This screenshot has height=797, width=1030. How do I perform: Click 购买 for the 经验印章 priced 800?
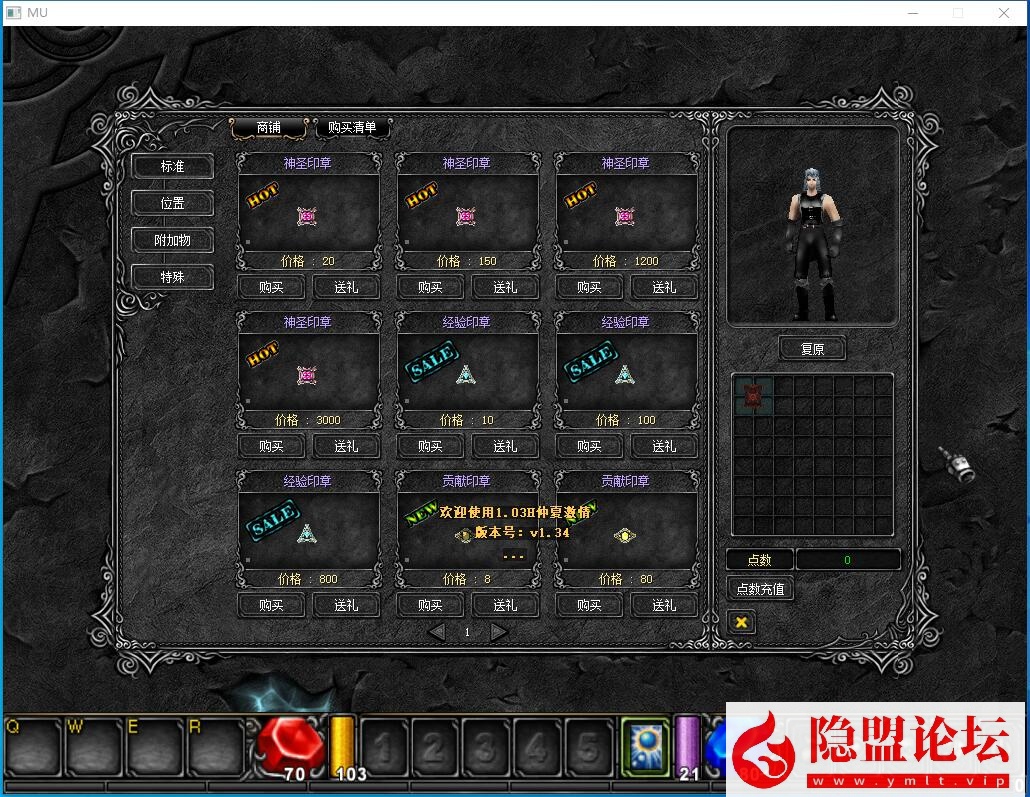[271, 606]
